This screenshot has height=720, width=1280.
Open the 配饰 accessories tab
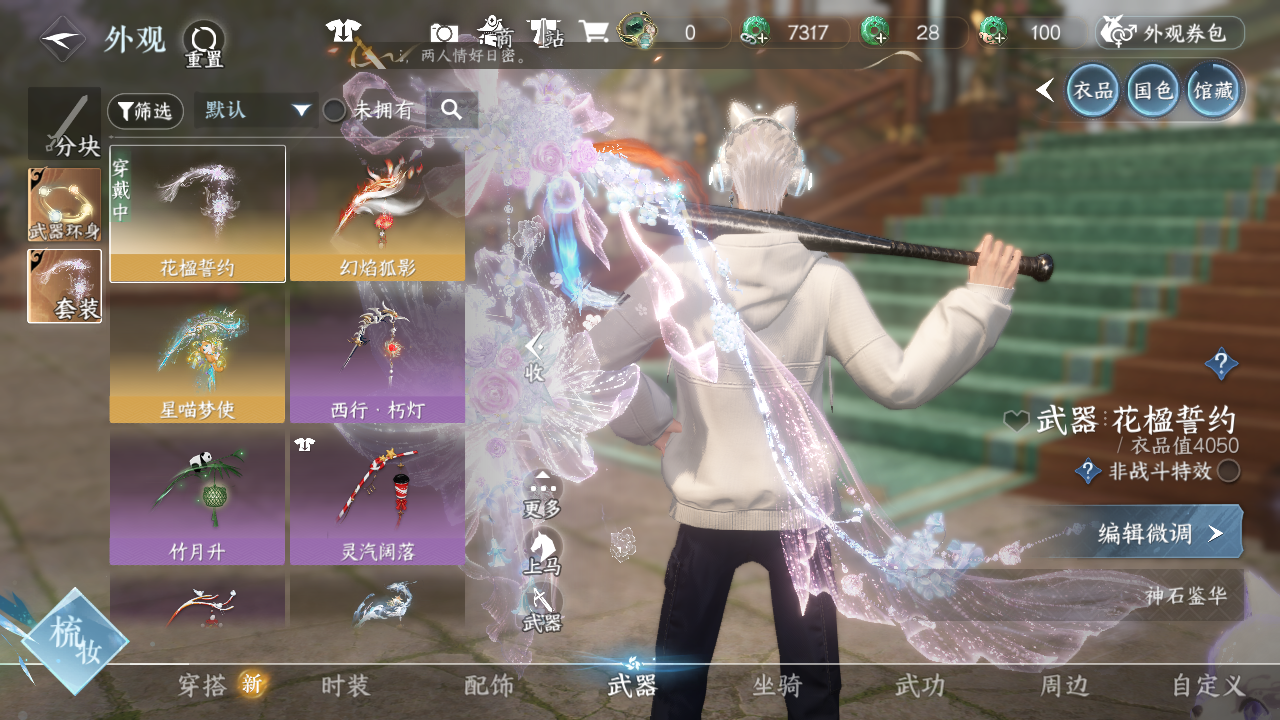click(x=489, y=686)
